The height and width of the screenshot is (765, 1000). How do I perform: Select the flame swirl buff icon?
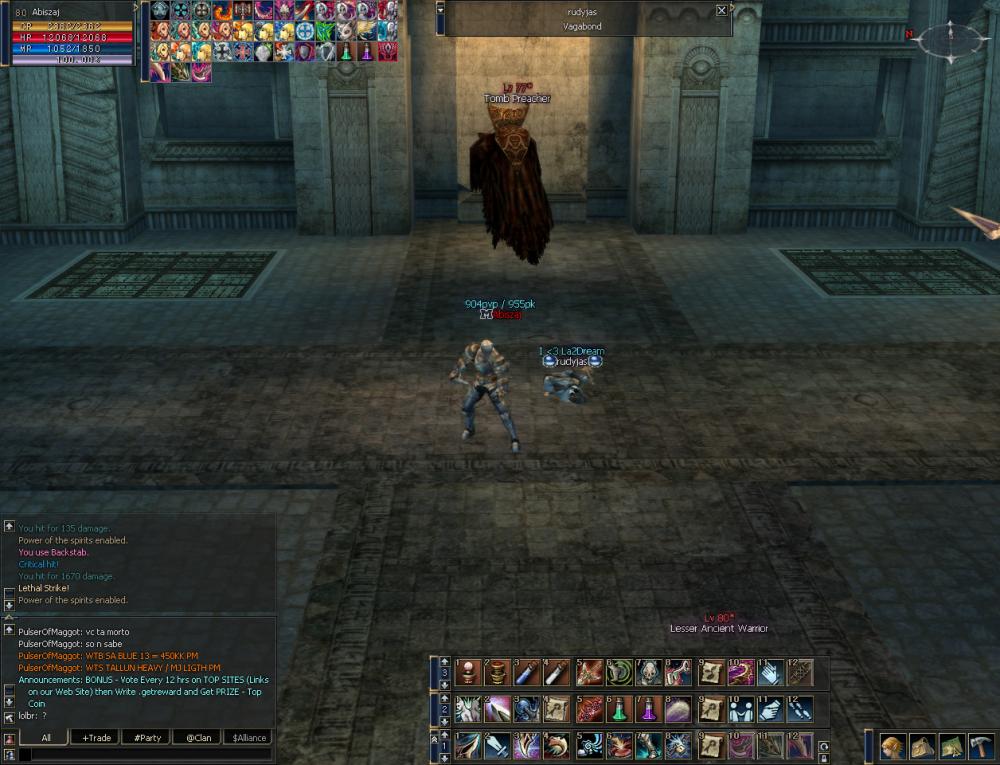222,11
